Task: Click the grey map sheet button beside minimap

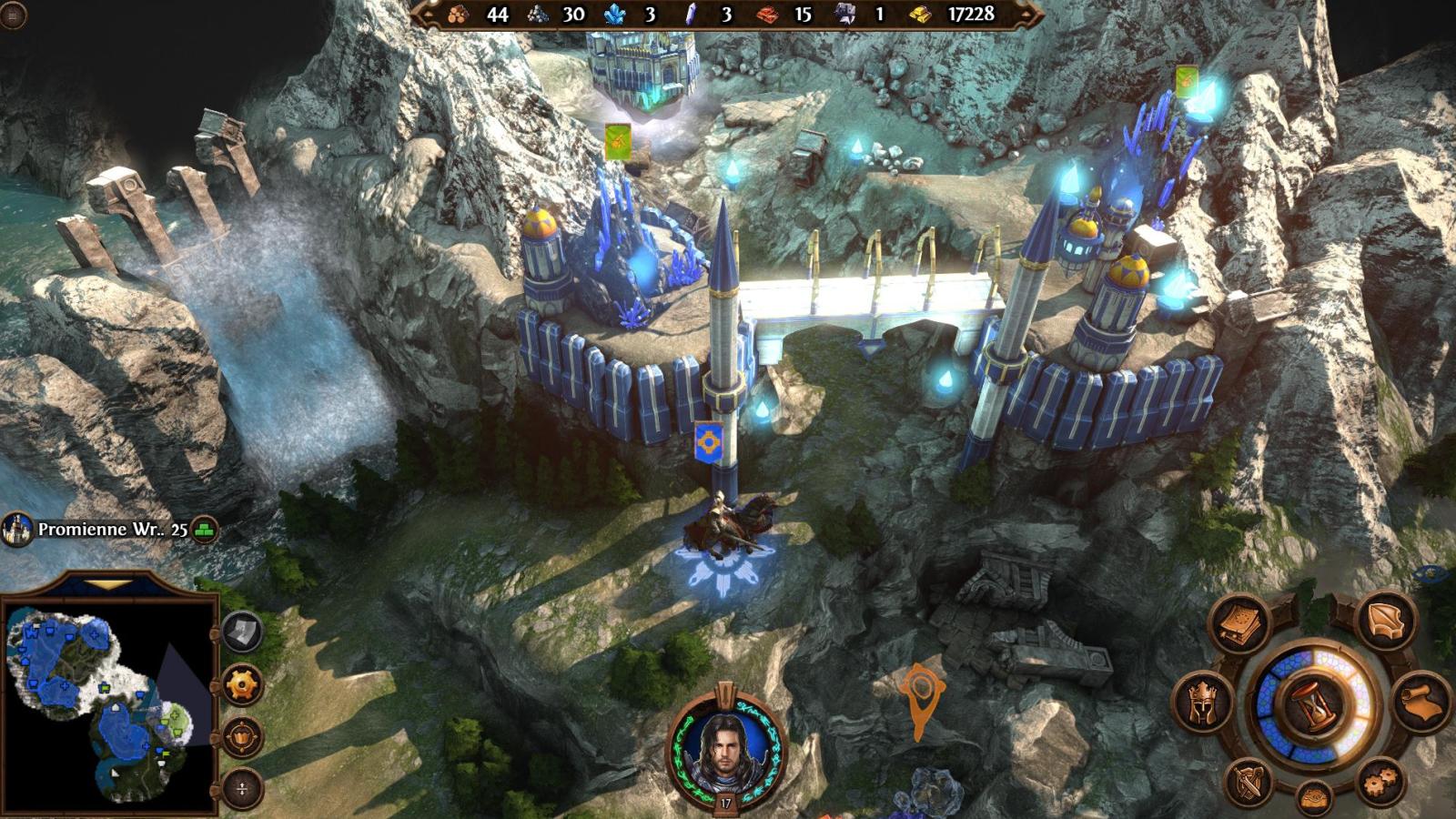Action: pos(241,631)
